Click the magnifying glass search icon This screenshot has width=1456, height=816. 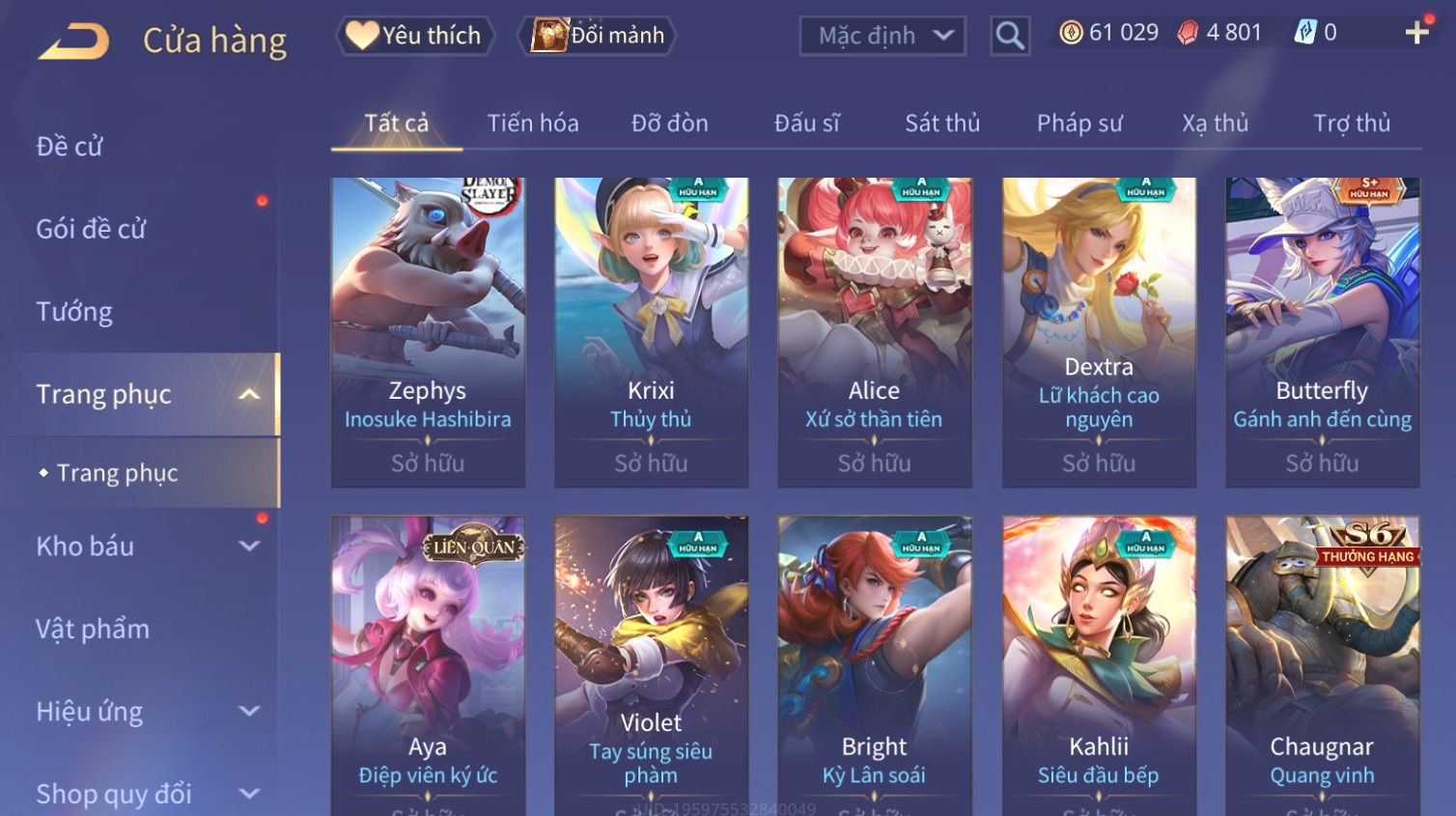pyautogui.click(x=1010, y=36)
